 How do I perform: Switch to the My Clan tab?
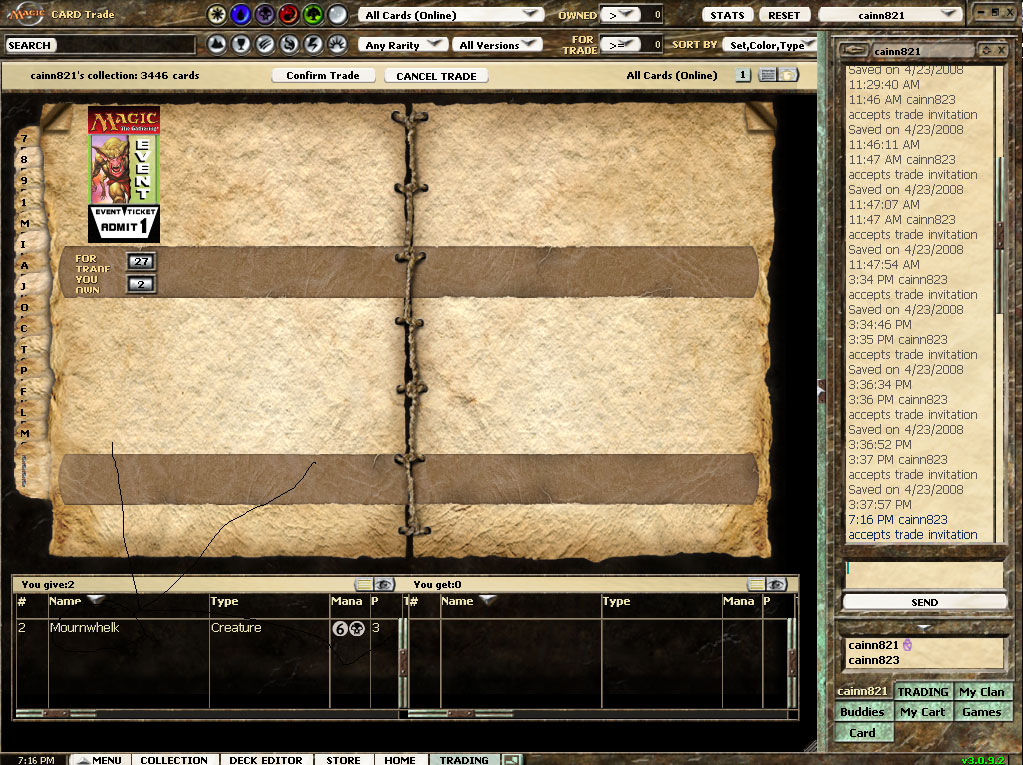click(x=981, y=692)
